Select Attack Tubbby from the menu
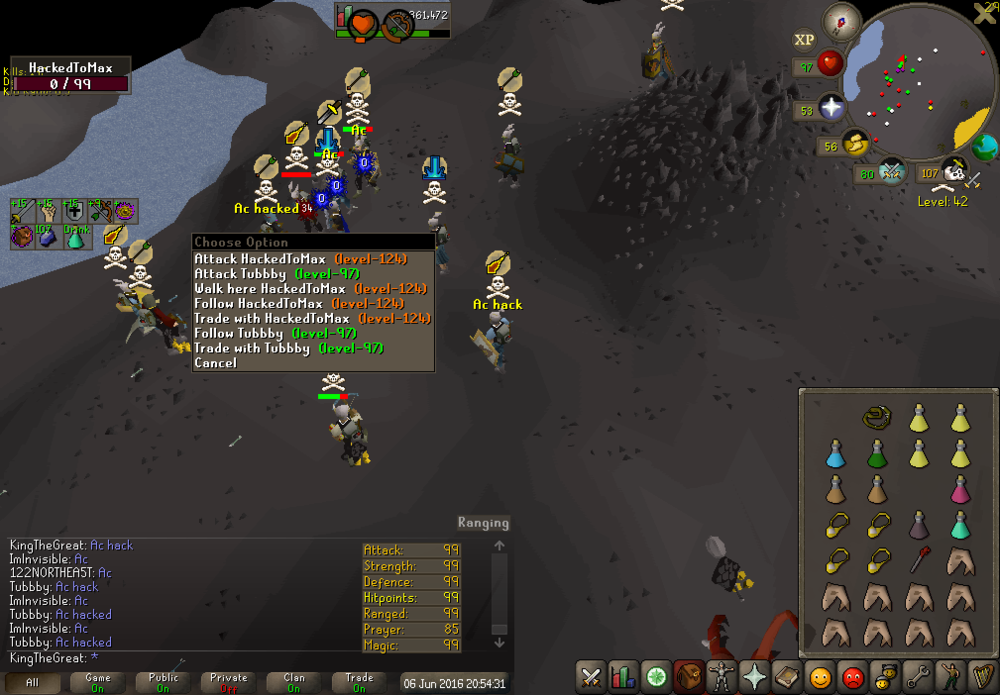1000x695 pixels. point(276,274)
